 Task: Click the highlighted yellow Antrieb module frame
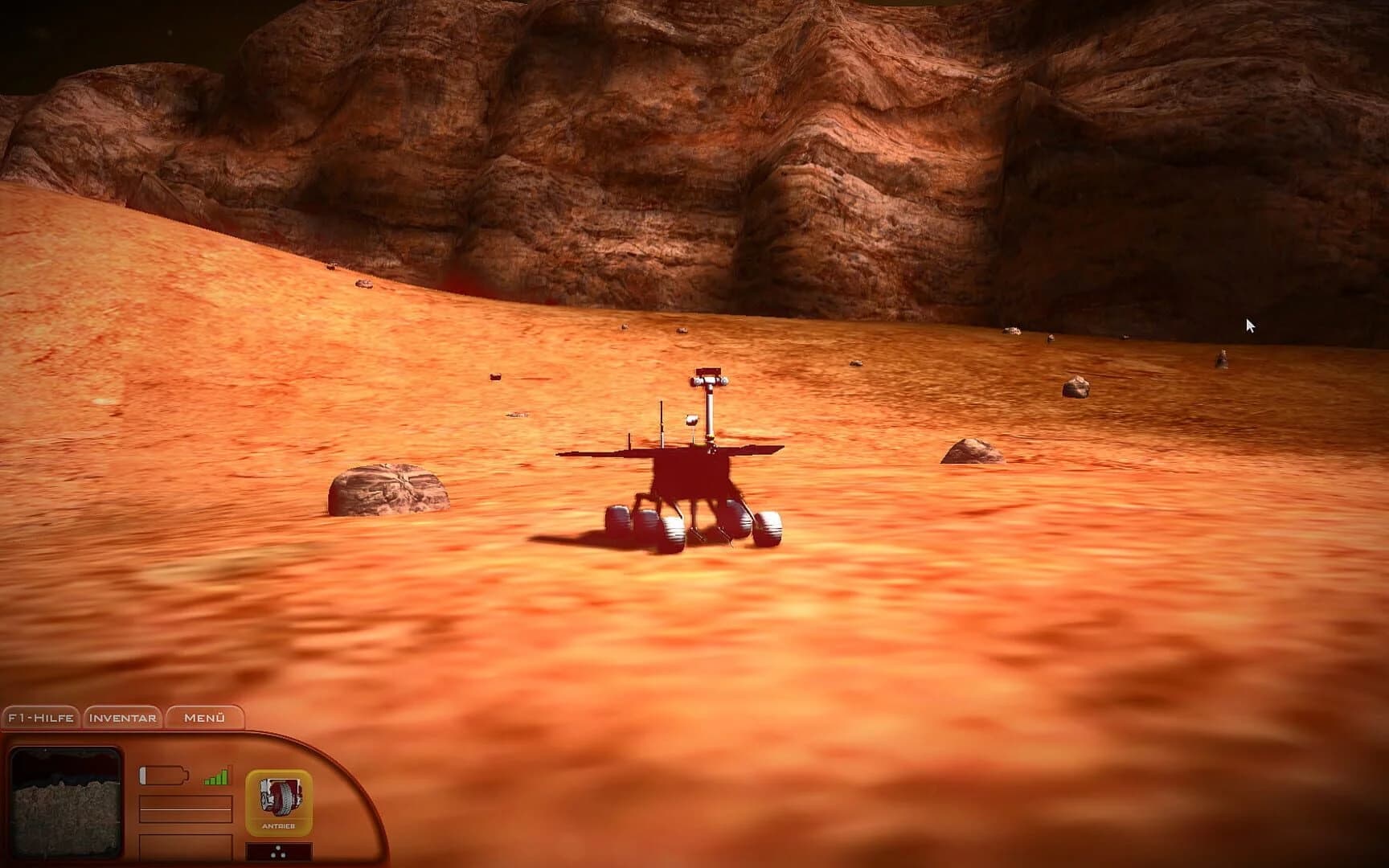279,800
